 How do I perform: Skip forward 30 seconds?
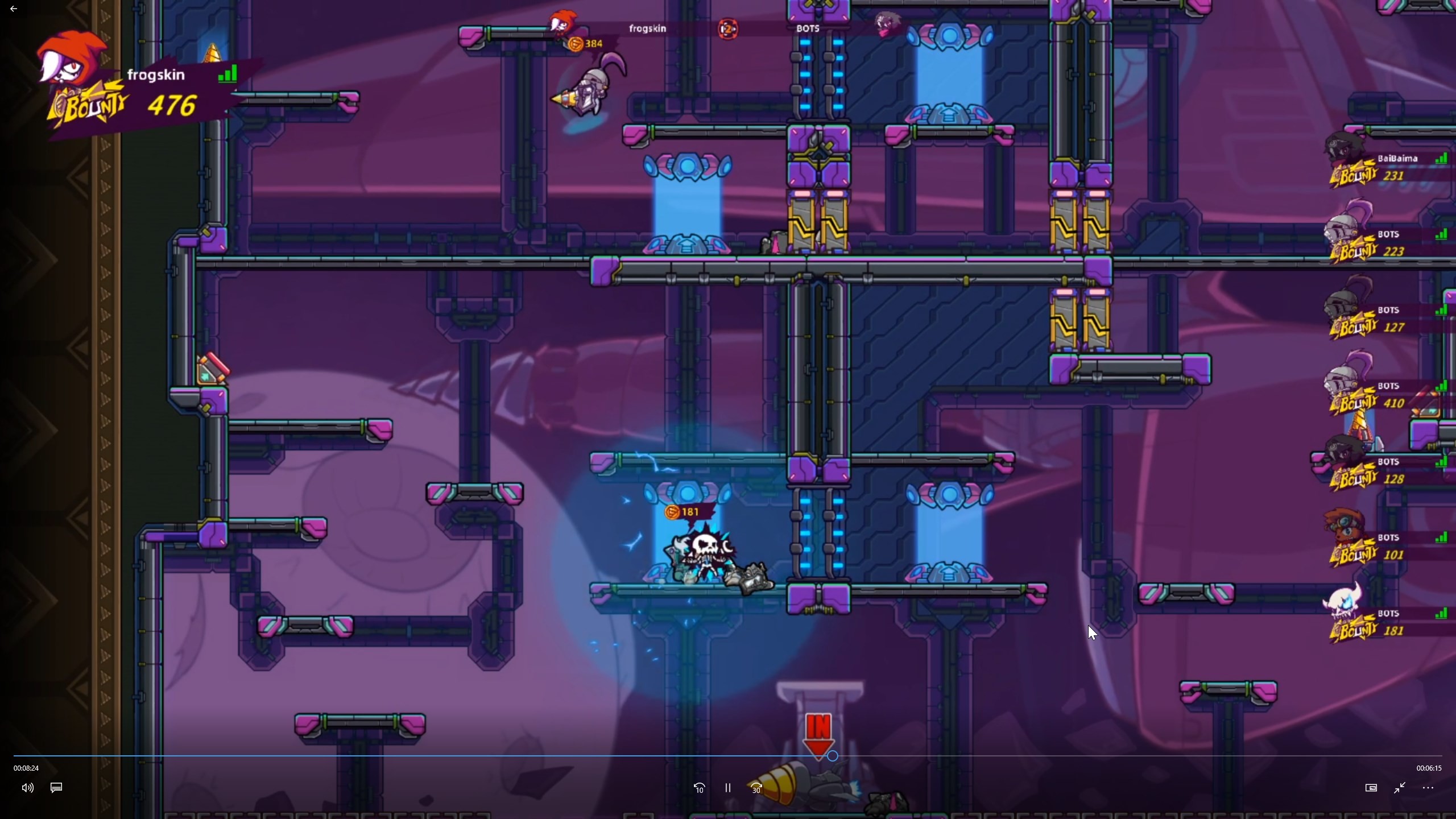[755, 788]
